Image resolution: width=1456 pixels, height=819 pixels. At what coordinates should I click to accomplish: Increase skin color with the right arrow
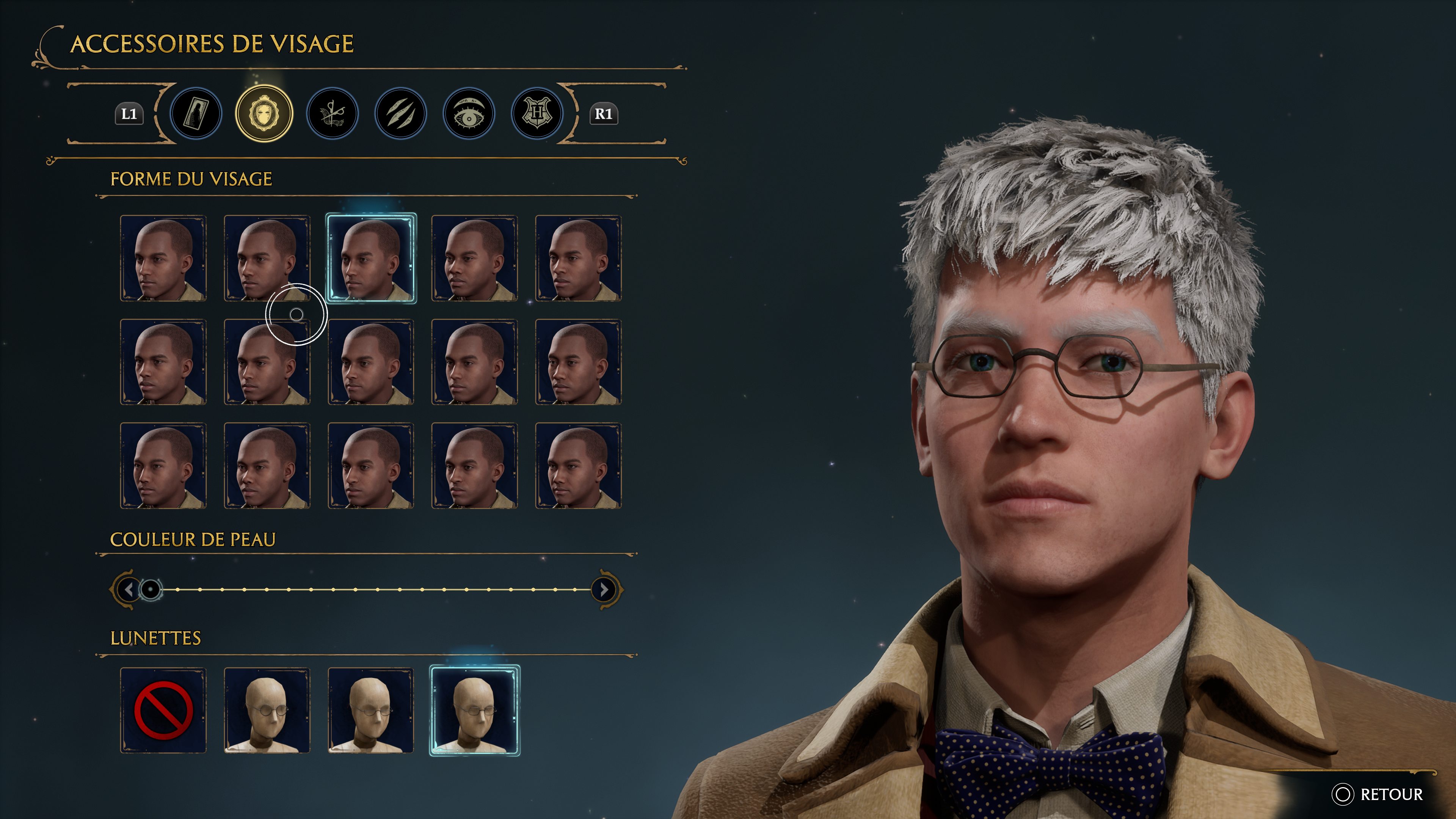point(604,590)
